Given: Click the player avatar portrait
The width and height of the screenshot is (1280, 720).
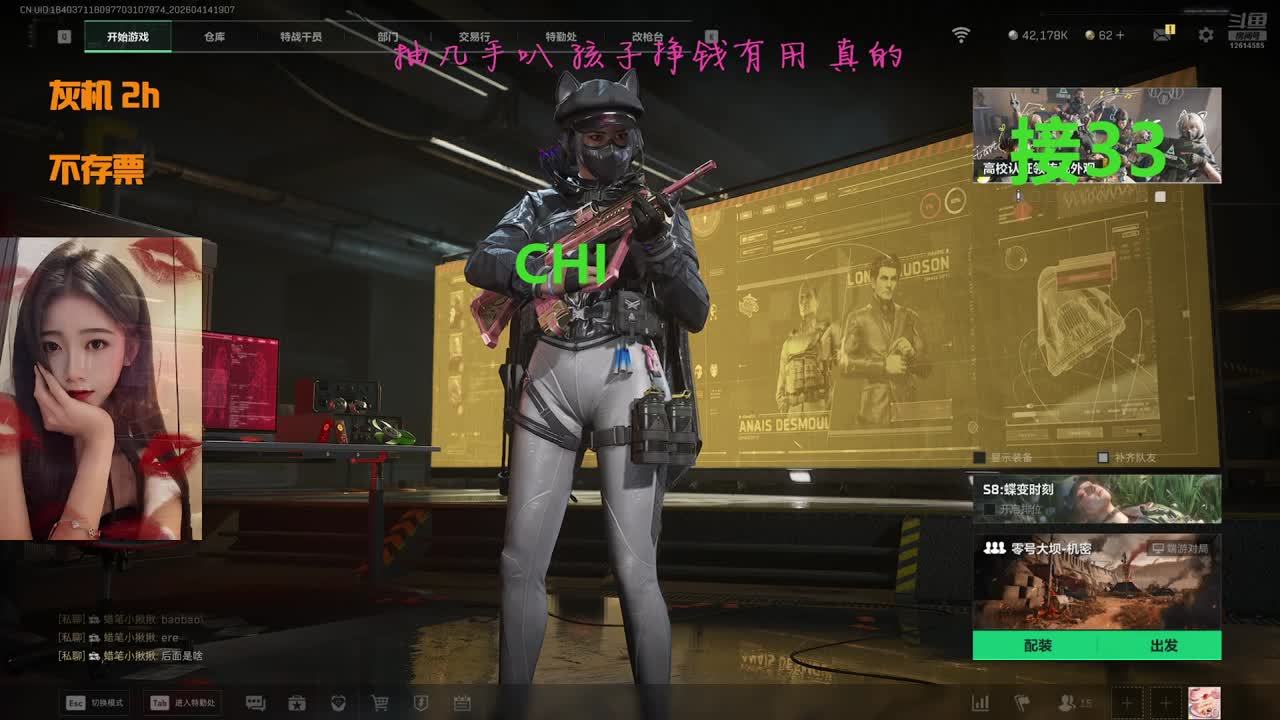Looking at the screenshot, I should [x=1204, y=702].
